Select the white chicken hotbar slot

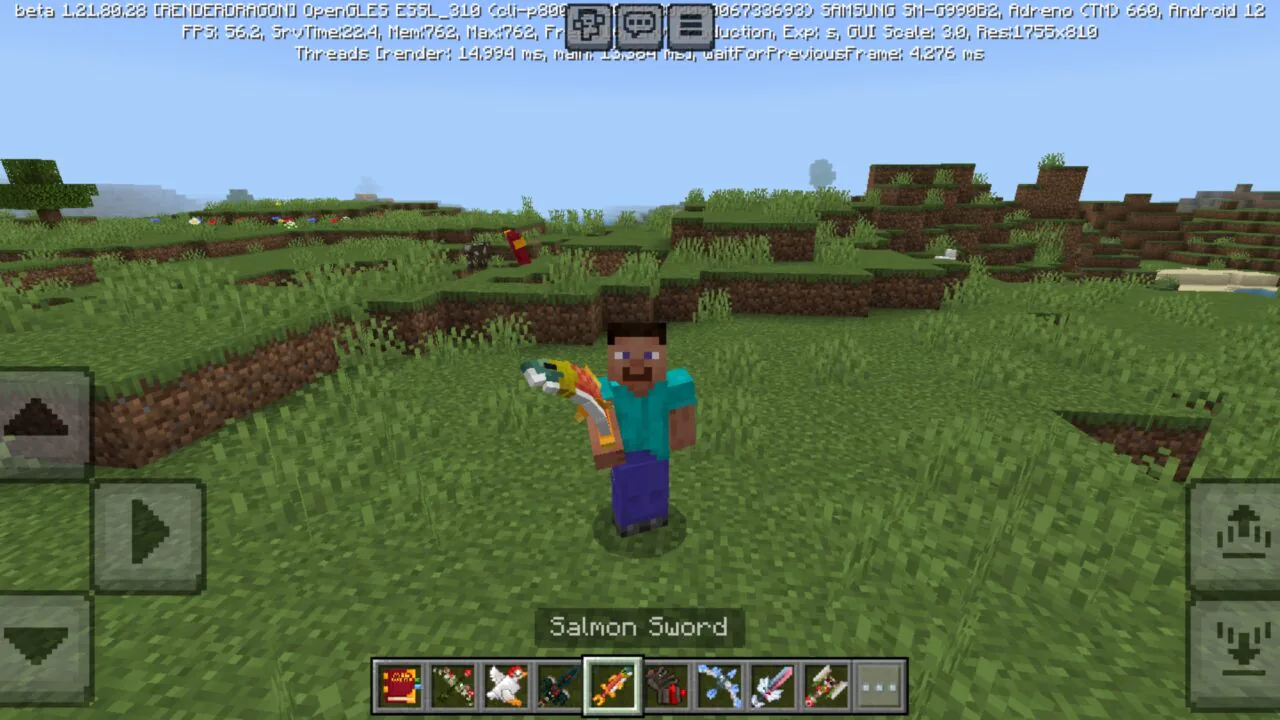(506, 686)
